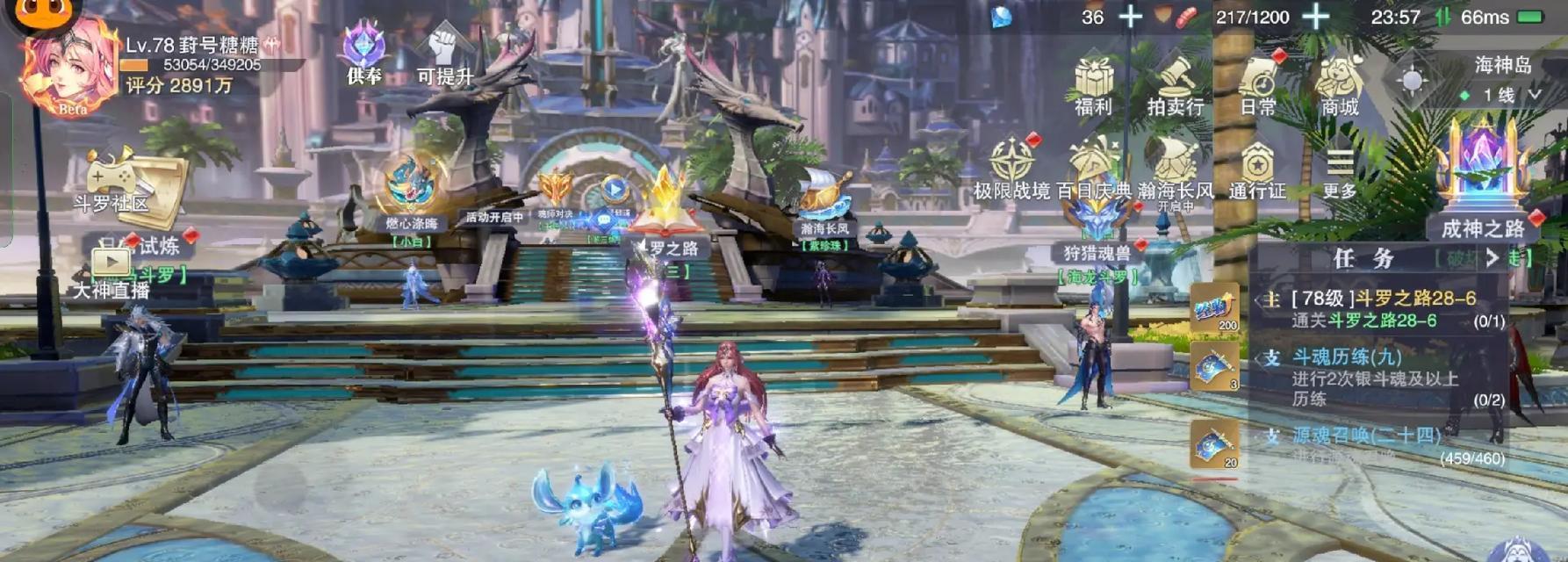Open the 商城 shop
Image resolution: width=1568 pixels, height=562 pixels.
point(1339,84)
